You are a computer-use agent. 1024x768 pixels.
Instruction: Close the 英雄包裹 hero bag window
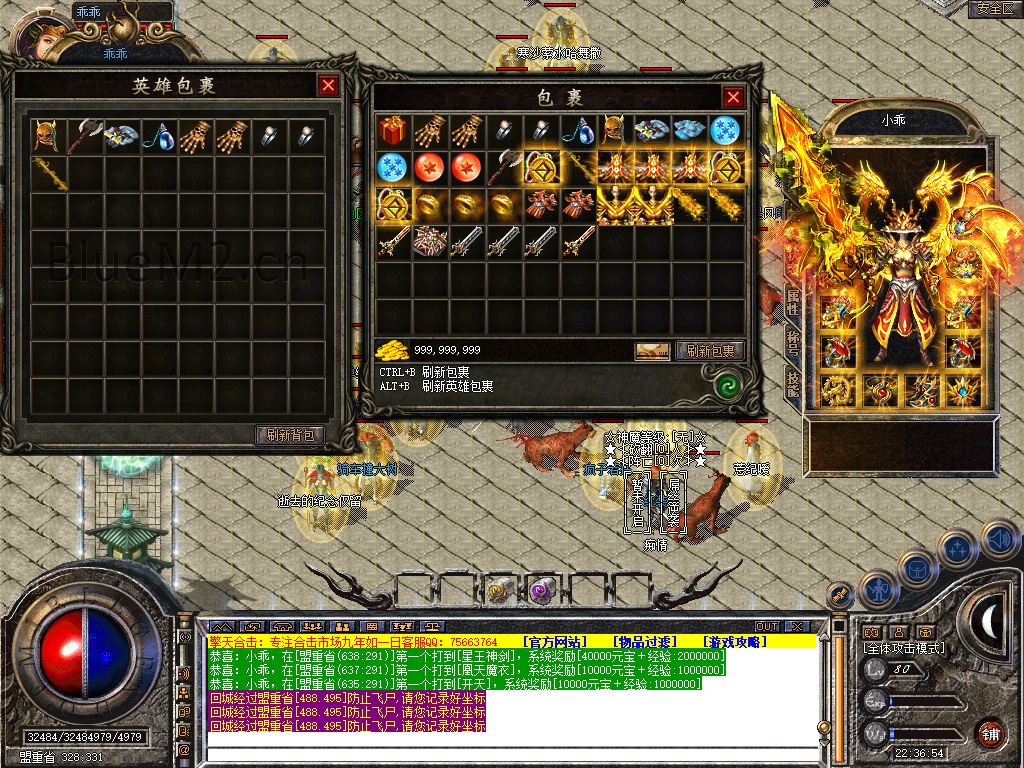click(x=328, y=85)
